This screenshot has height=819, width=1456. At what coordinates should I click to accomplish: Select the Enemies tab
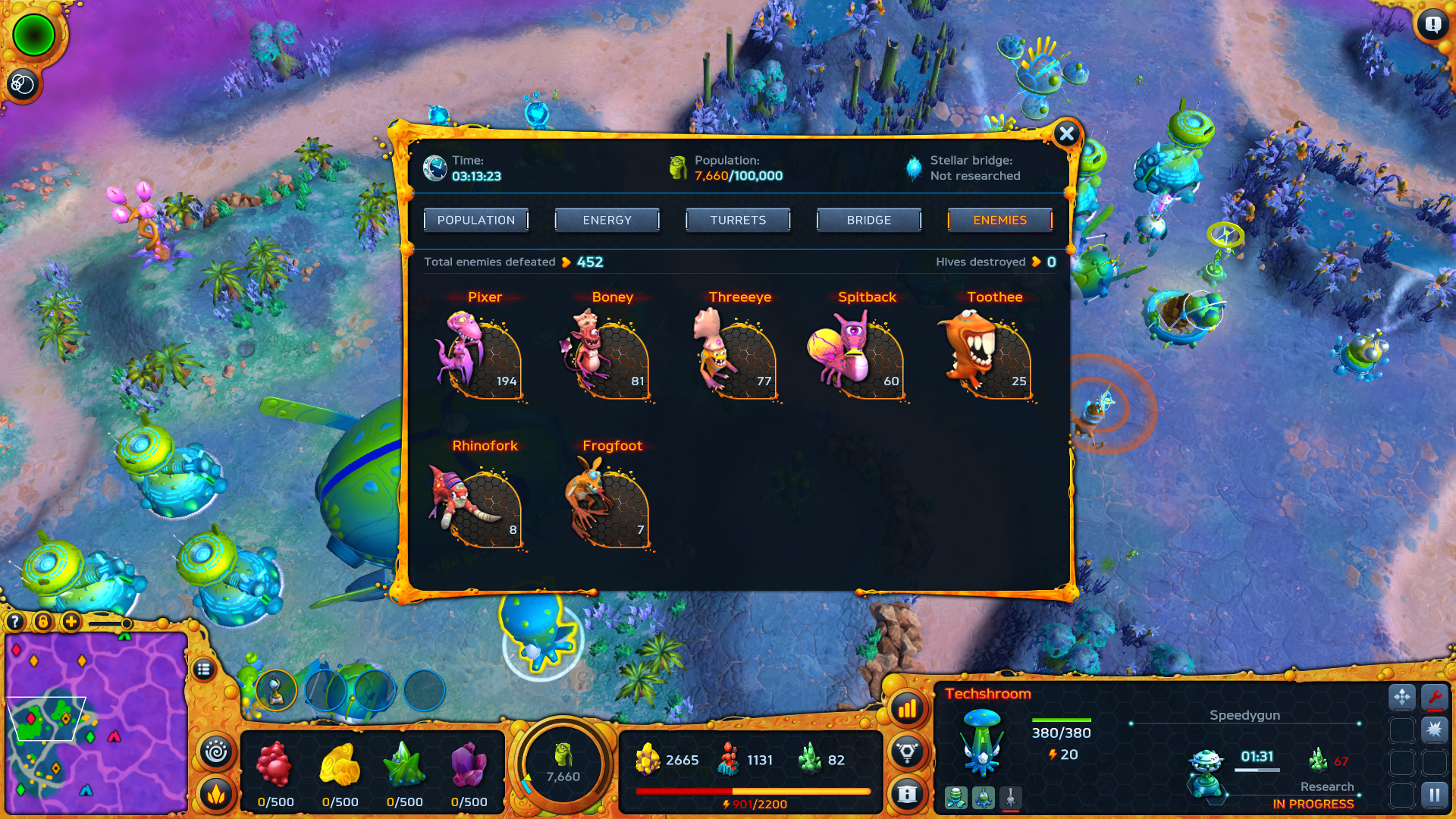pyautogui.click(x=999, y=220)
